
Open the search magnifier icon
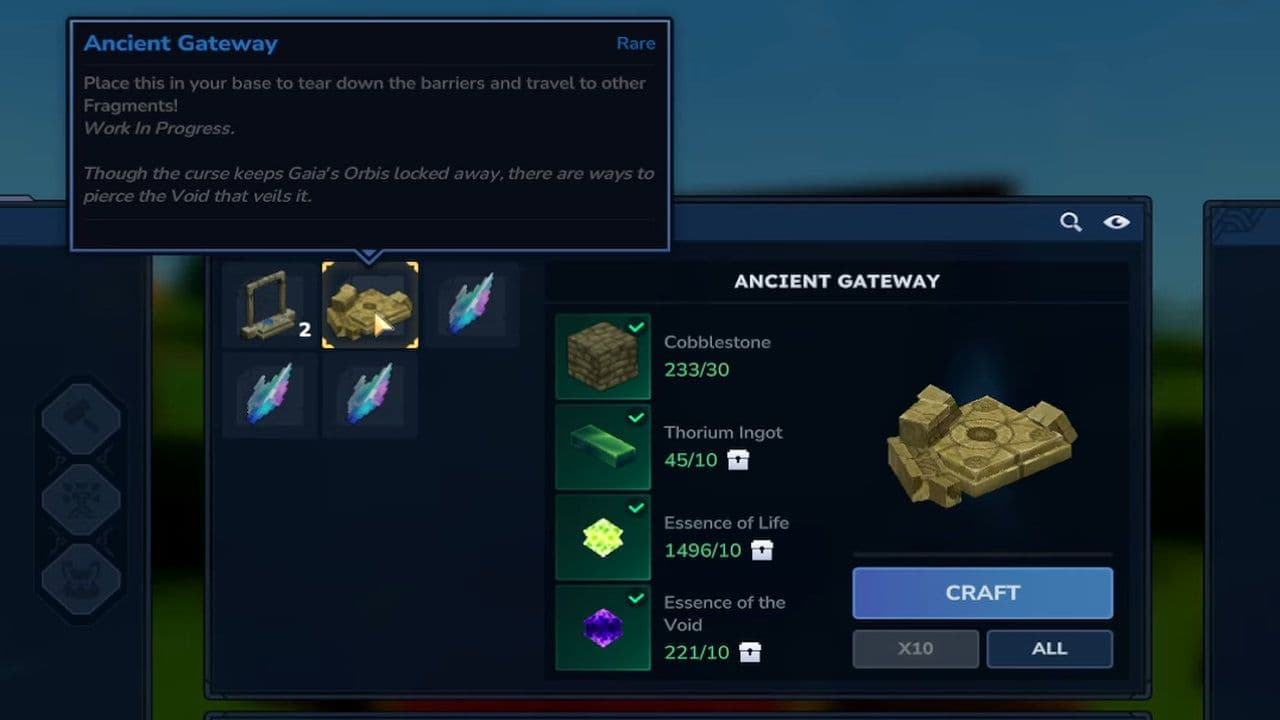(x=1070, y=222)
